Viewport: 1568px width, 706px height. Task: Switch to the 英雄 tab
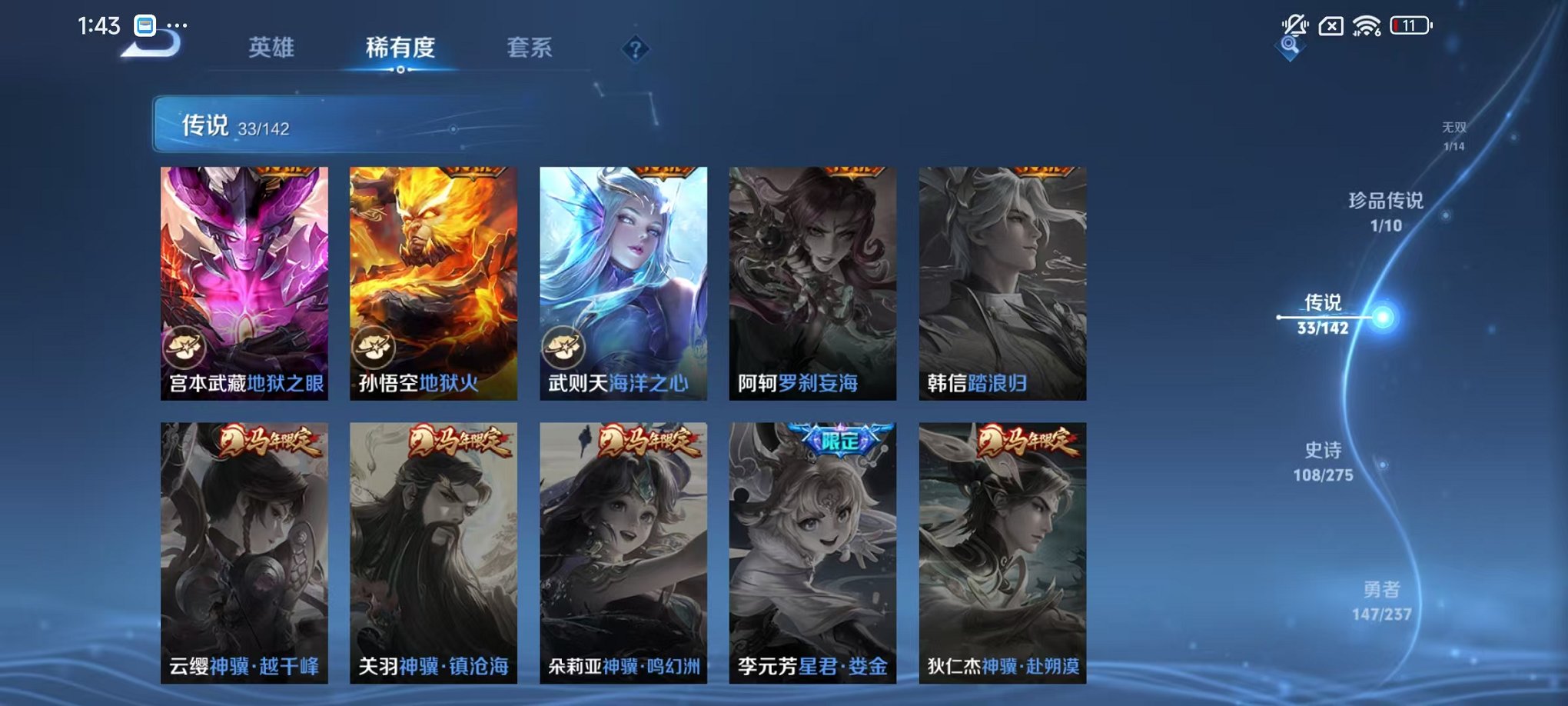[273, 48]
